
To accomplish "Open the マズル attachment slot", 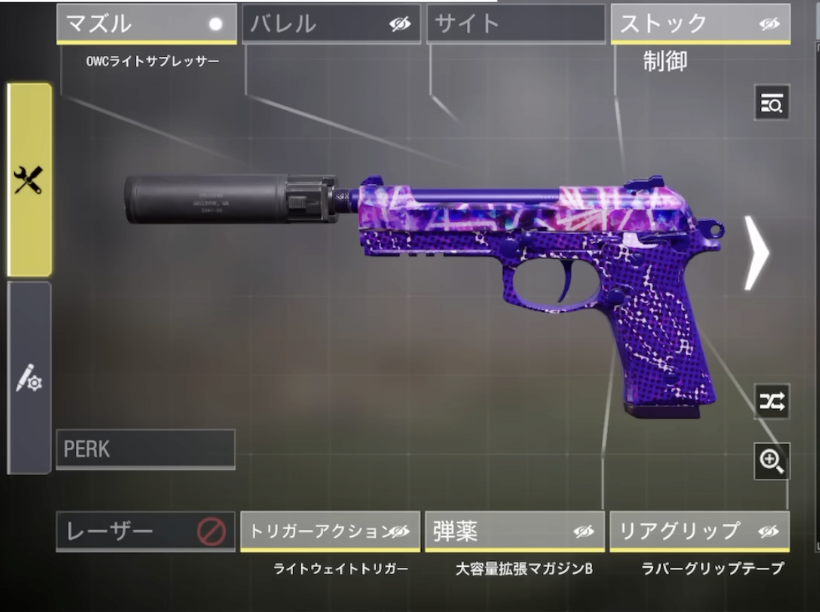I will 146,24.
